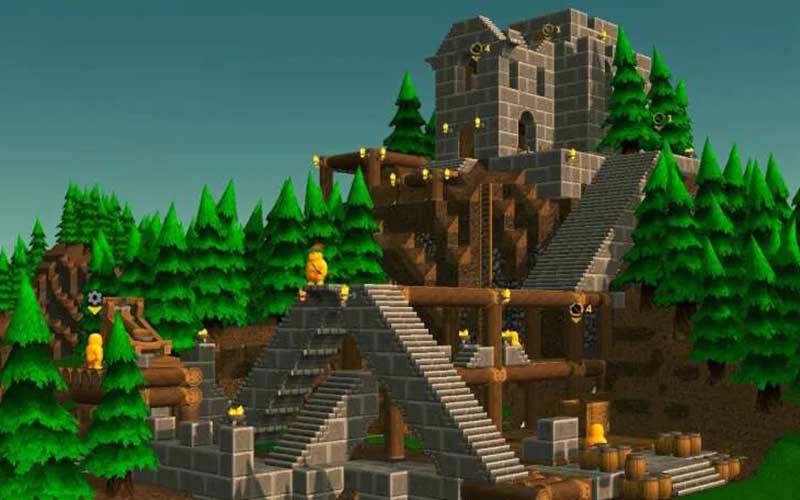800x500 pixels.
Task: Click the number 4 marker on castle tower
Action: pos(477,48)
